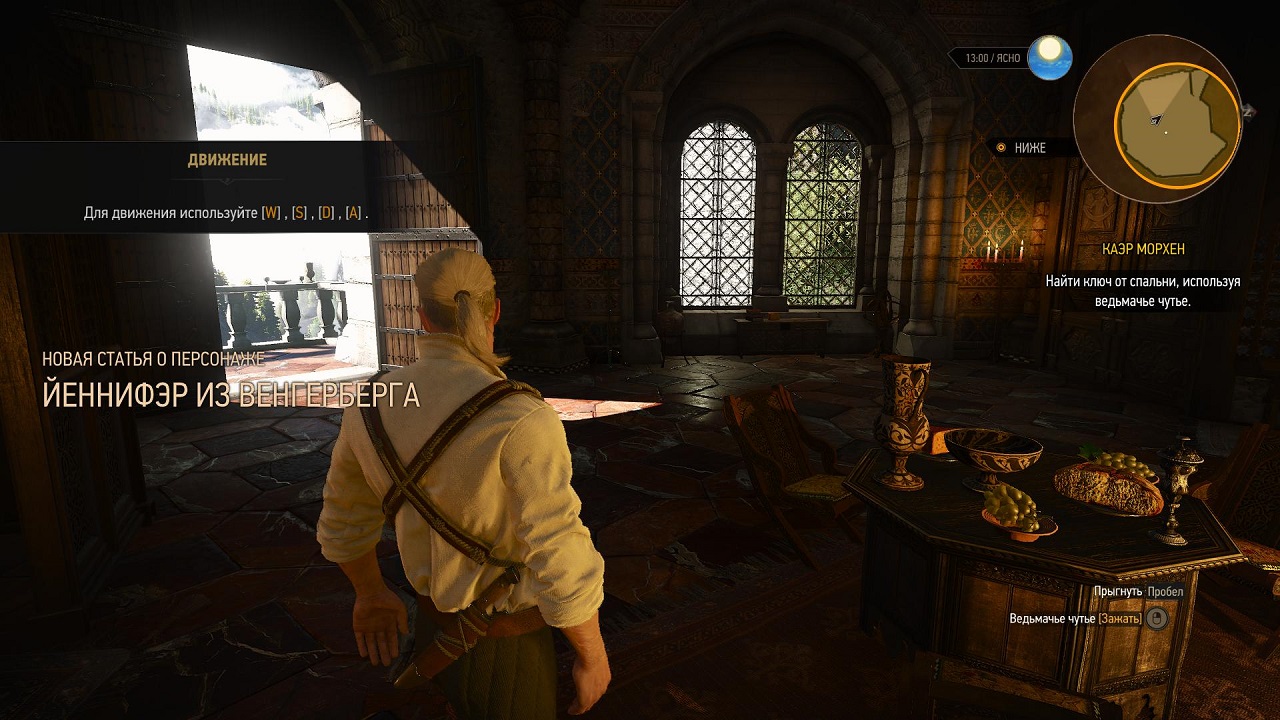The width and height of the screenshot is (1280, 720).
Task: Click the circular НИЖЕ objective marker icon
Action: pyautogui.click(x=1000, y=147)
